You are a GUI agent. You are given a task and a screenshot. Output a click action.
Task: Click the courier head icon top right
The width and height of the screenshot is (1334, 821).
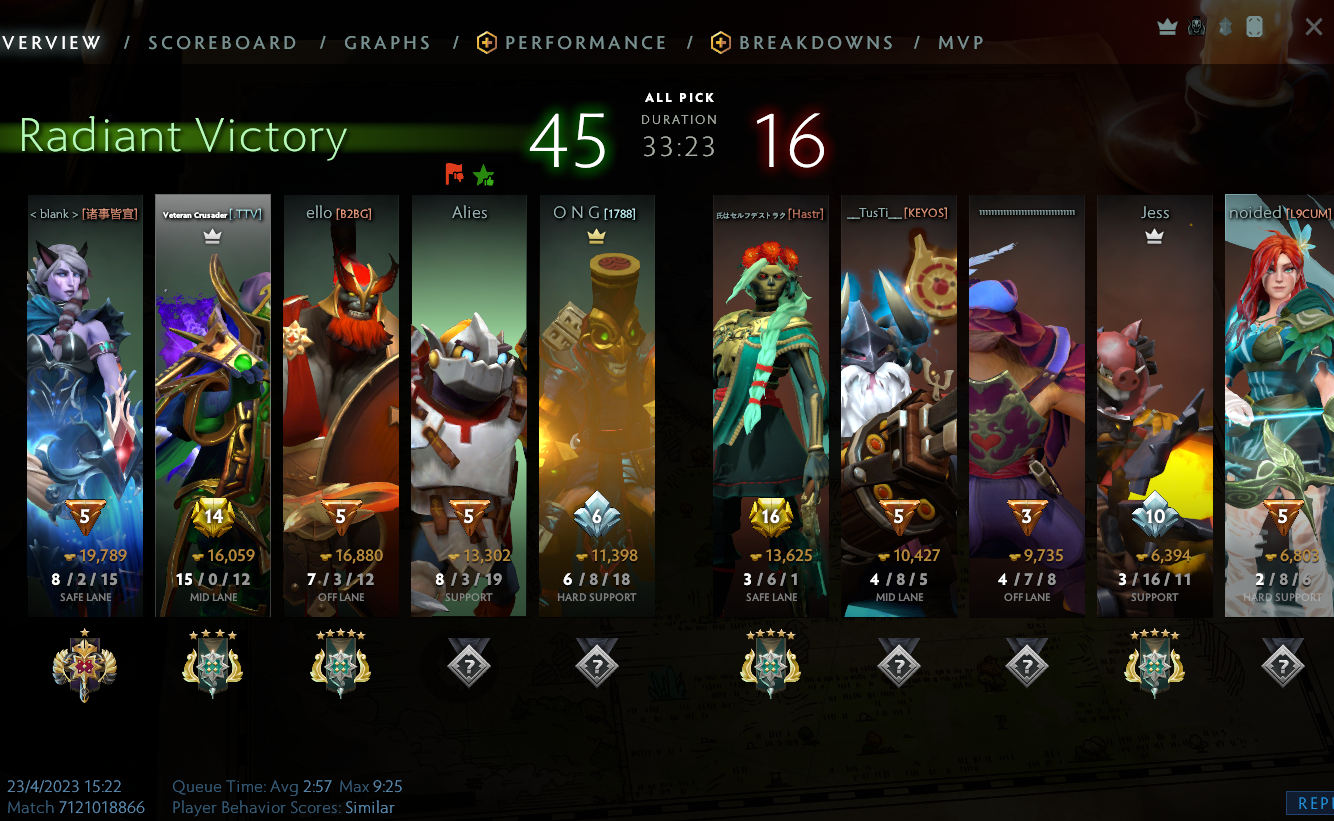click(x=1196, y=27)
